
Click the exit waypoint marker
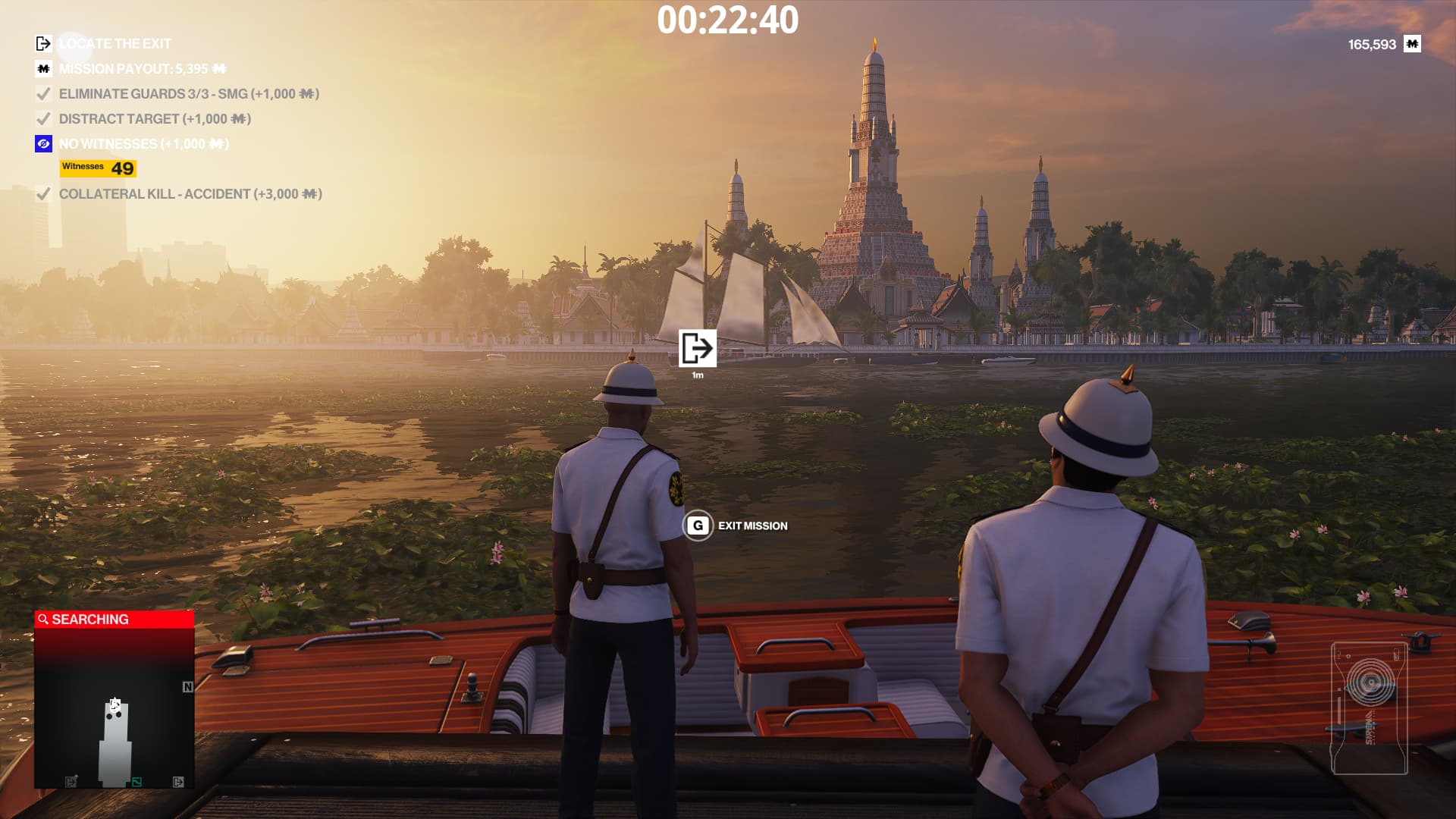tap(697, 349)
